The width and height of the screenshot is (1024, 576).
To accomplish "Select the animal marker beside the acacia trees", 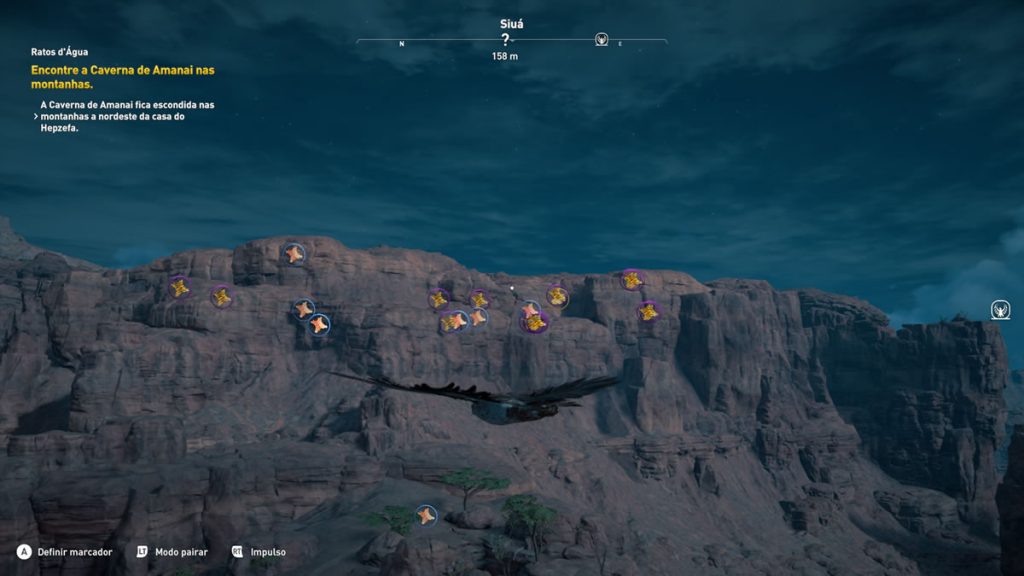I will point(426,515).
